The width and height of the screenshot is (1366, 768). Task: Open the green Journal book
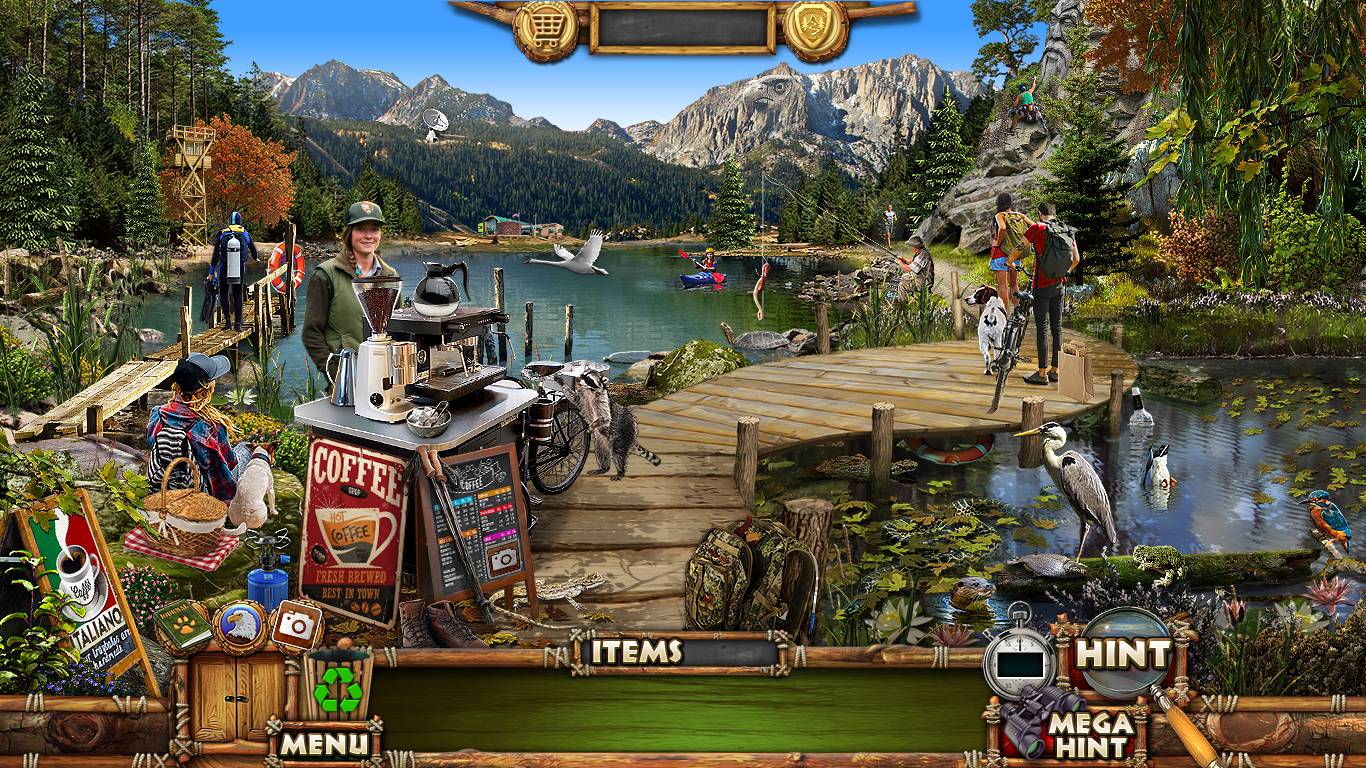point(182,624)
